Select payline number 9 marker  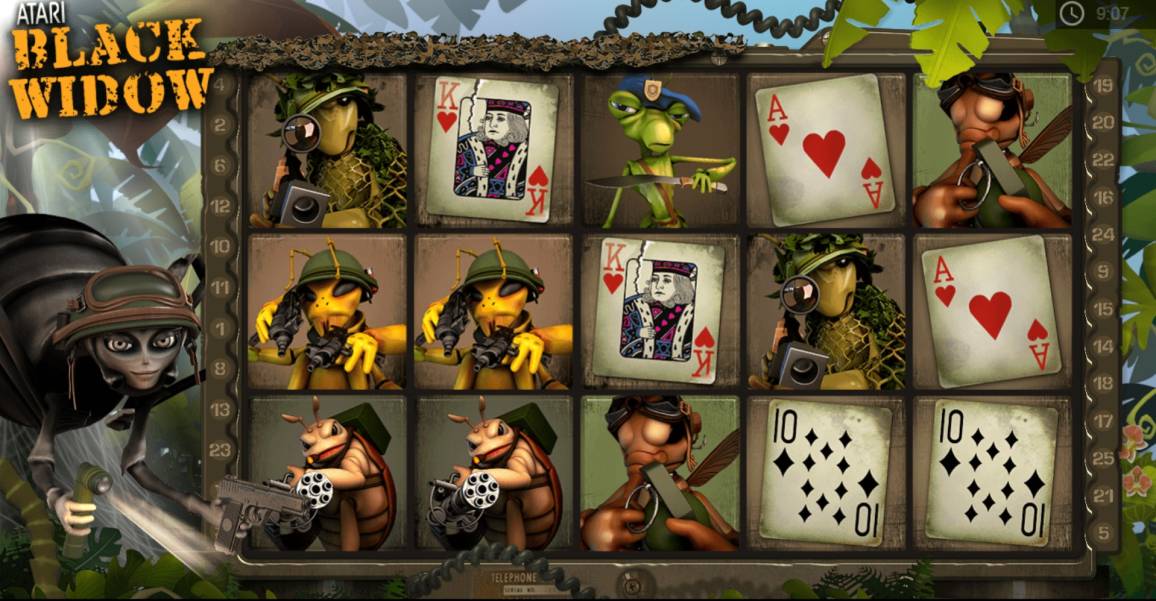pyautogui.click(x=1103, y=271)
